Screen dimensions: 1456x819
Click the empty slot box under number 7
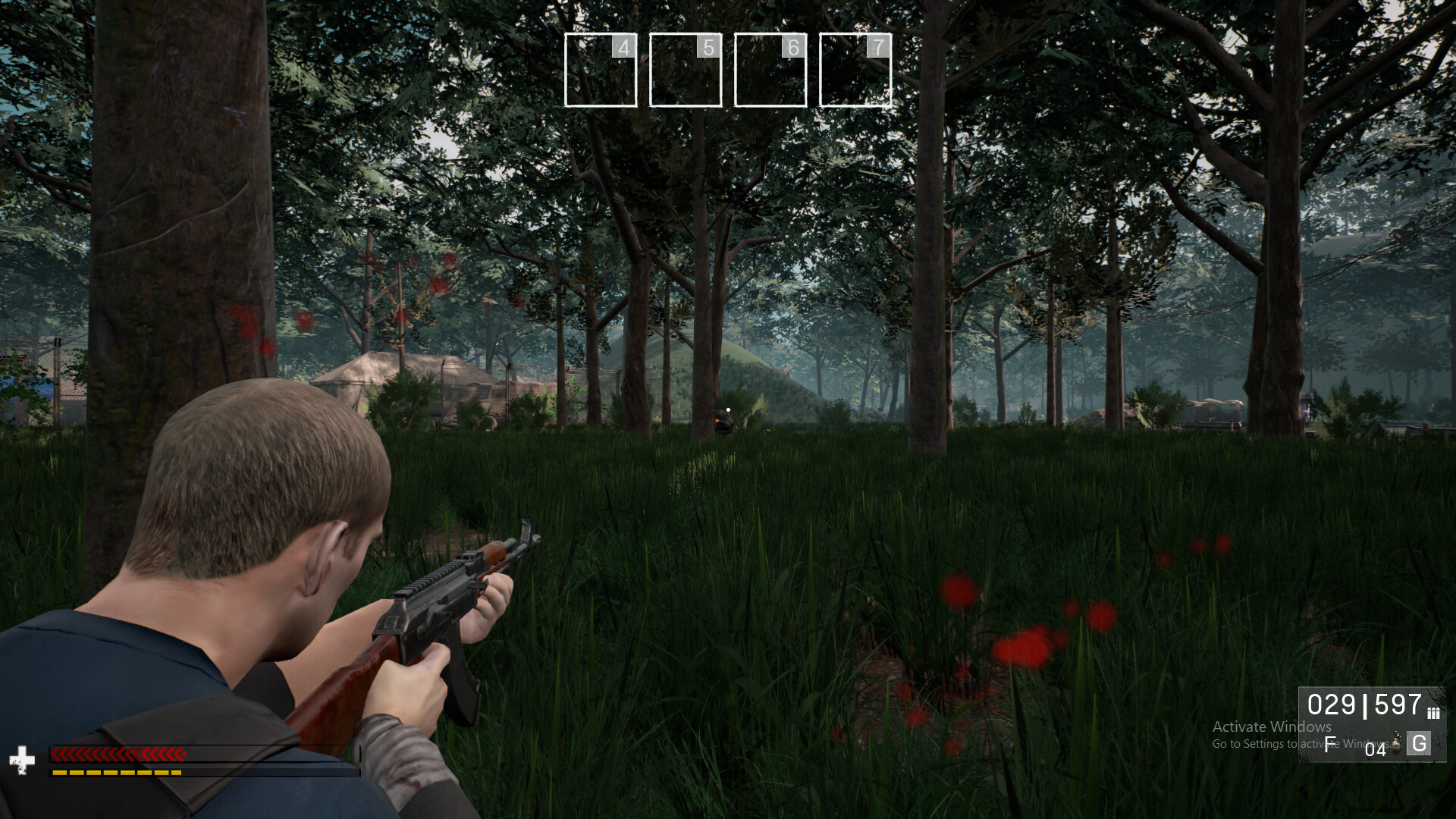point(855,70)
